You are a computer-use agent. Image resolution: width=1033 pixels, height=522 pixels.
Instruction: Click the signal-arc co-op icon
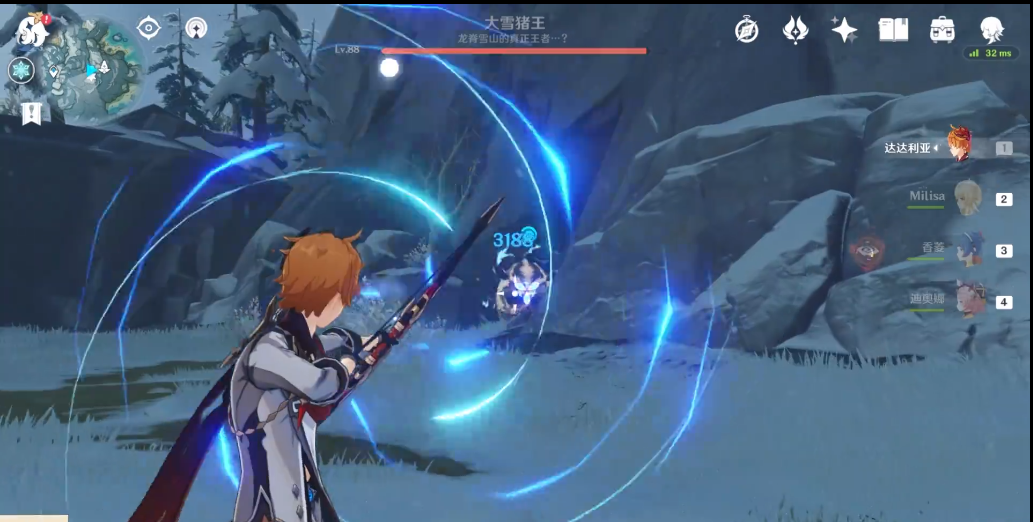pos(197,29)
